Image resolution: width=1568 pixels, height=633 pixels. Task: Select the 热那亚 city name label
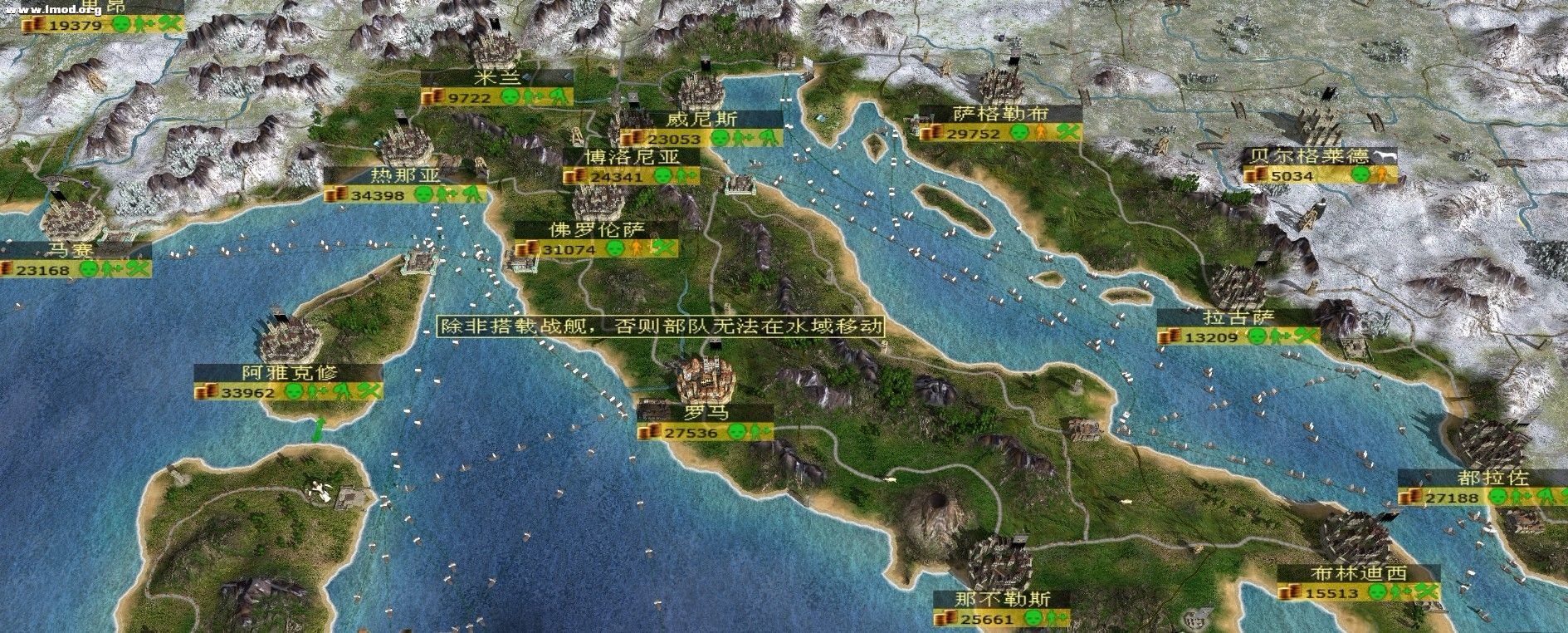click(405, 174)
